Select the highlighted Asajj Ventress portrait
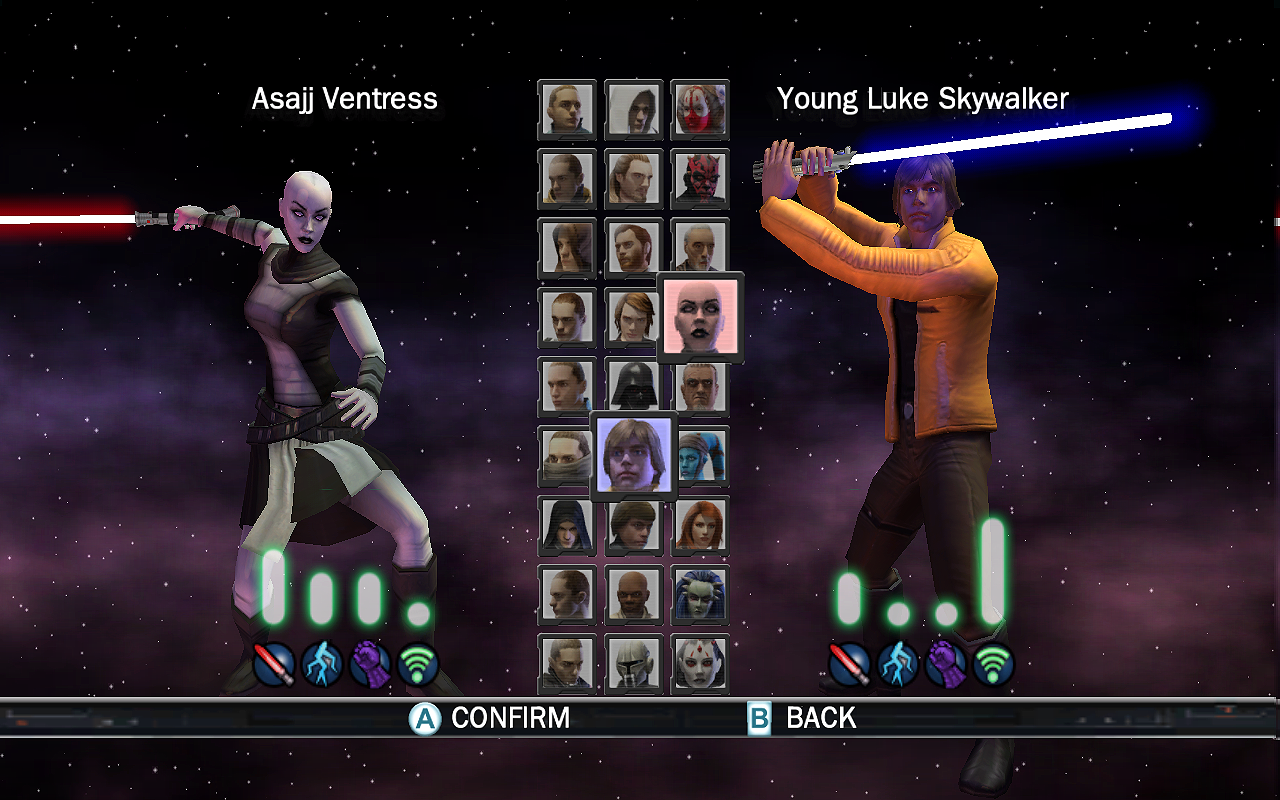The width and height of the screenshot is (1280, 800). coord(700,316)
